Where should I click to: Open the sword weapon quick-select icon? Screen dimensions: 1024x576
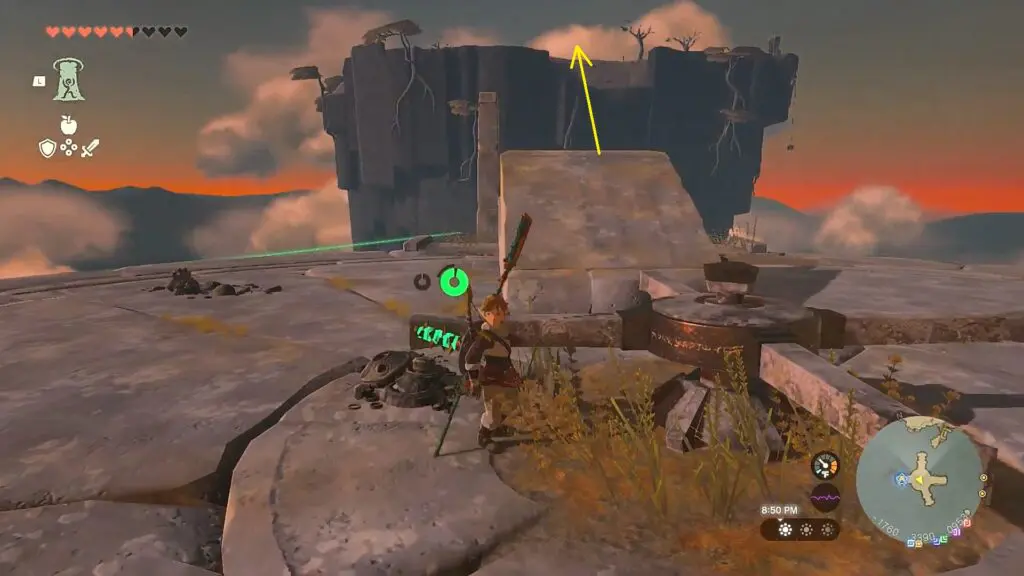90,148
